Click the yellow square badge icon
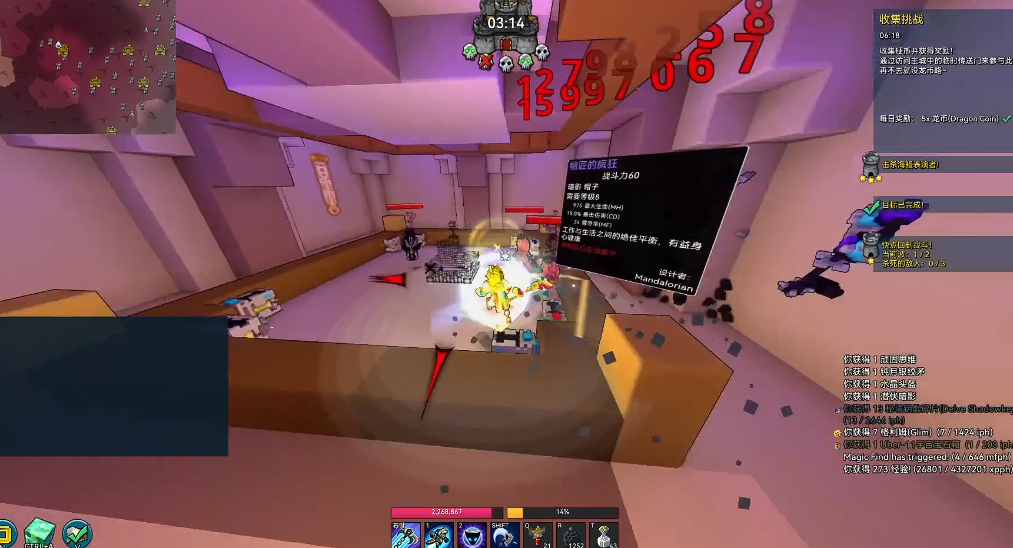 5,533
